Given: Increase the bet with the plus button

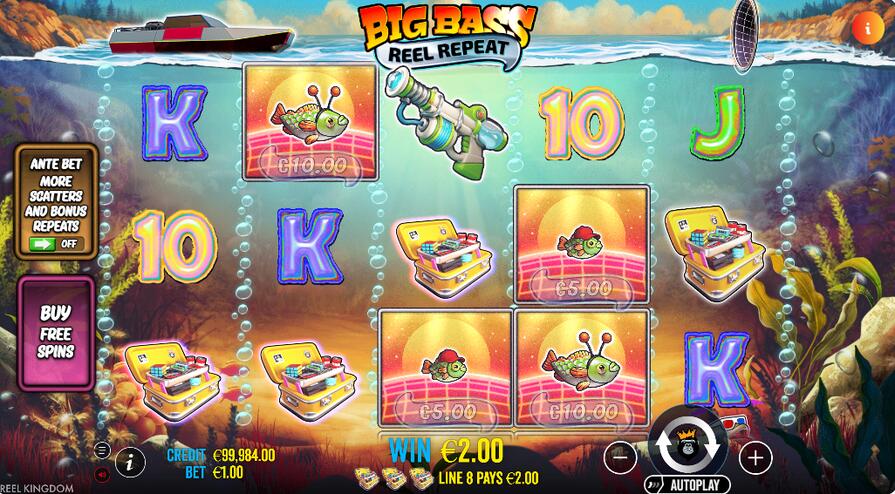Looking at the screenshot, I should [755, 457].
